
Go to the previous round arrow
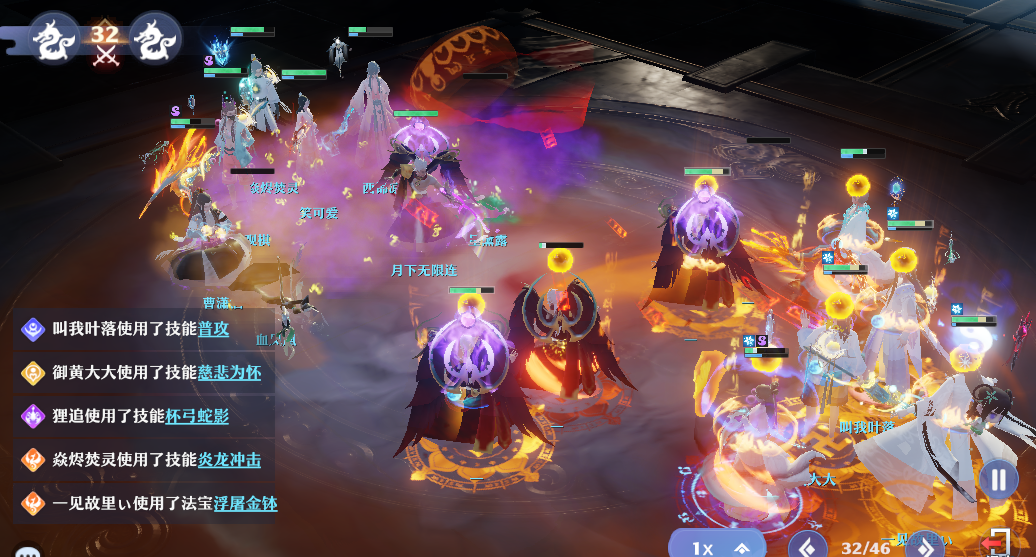point(806,546)
